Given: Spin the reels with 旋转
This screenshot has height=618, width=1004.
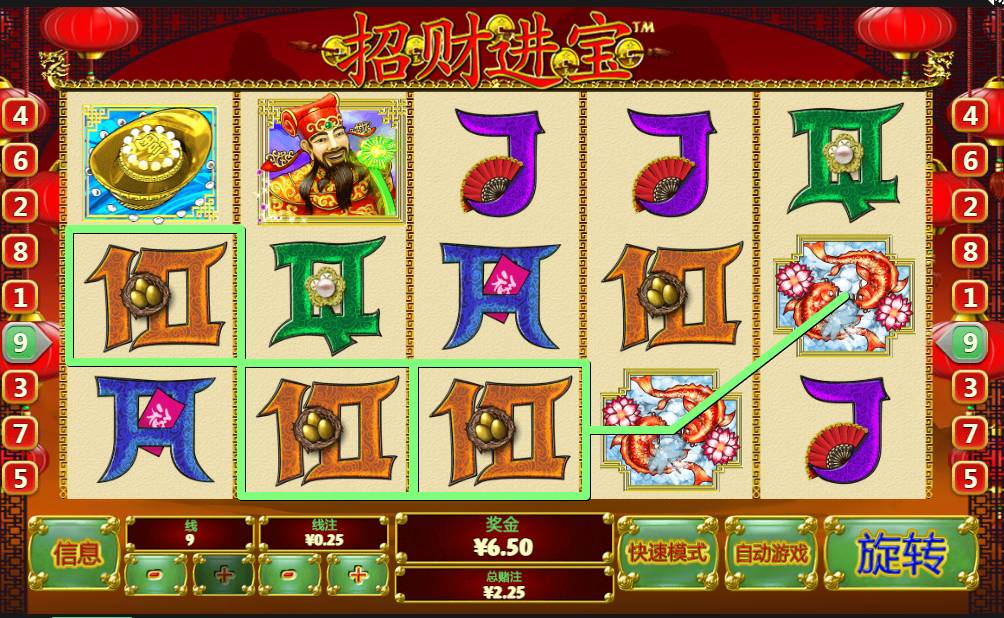Looking at the screenshot, I should (x=900, y=553).
